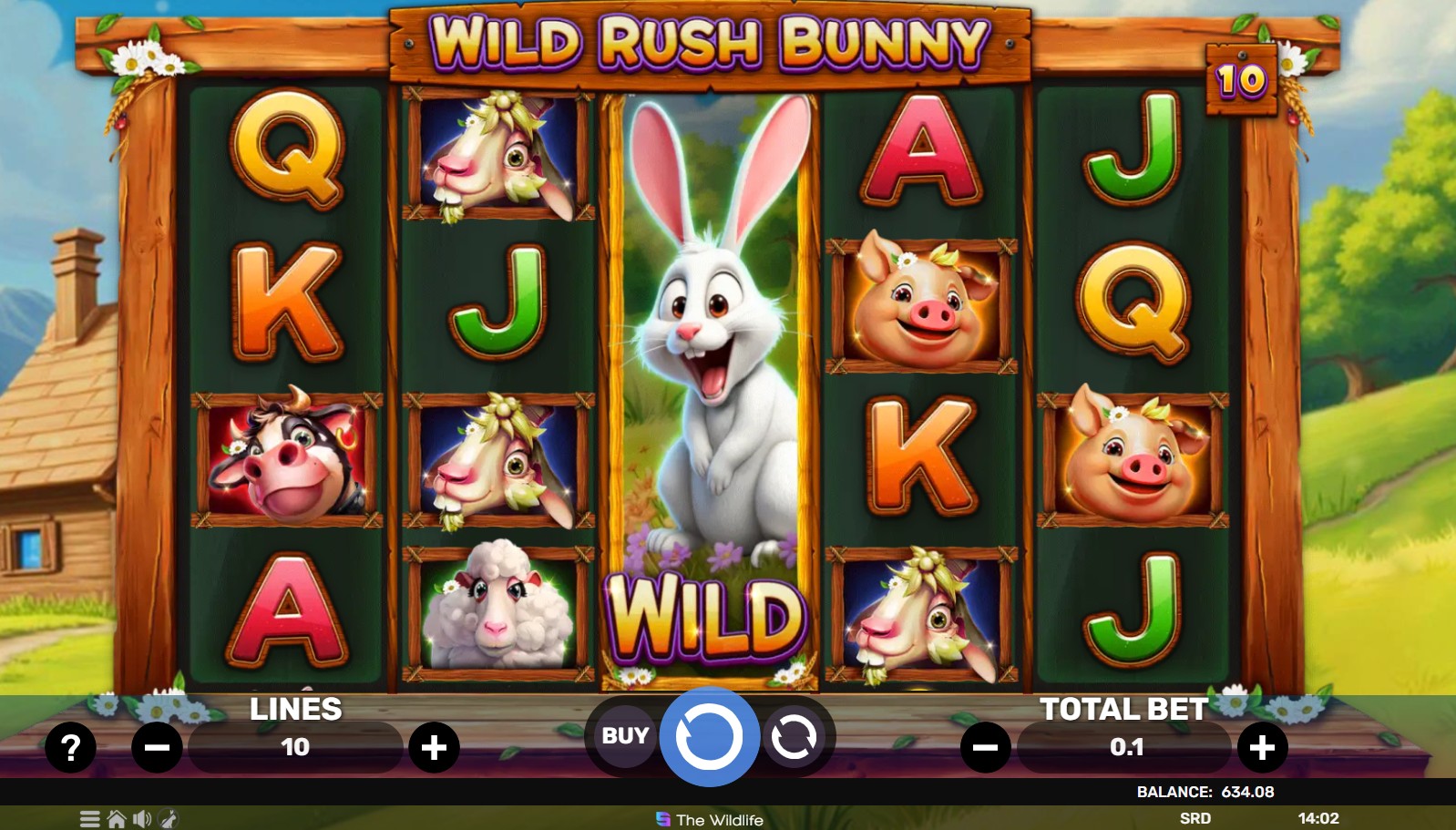Image resolution: width=1456 pixels, height=830 pixels.
Task: Click The Wildlife logo in the footer
Action: (x=708, y=821)
